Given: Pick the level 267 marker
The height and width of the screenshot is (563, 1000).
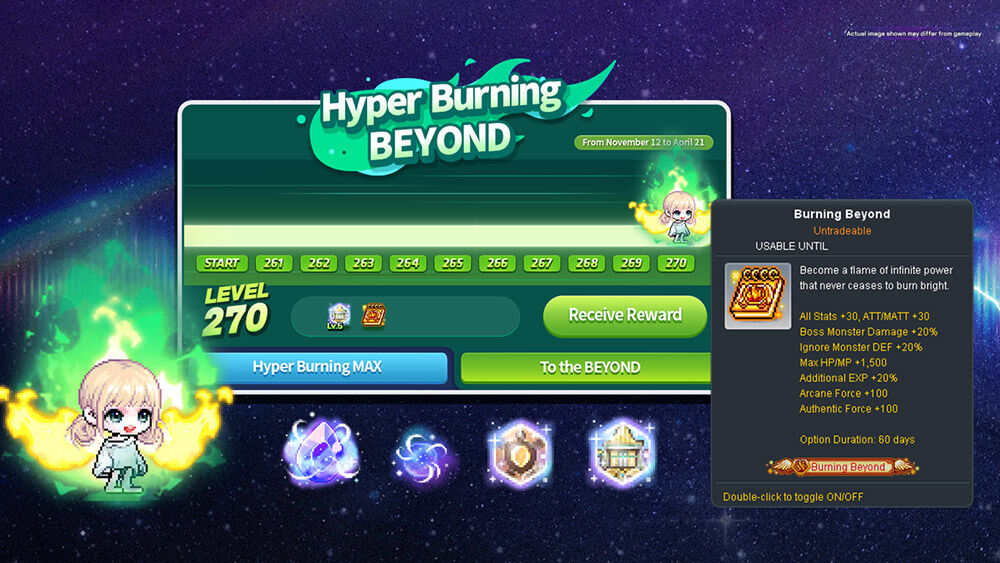Looking at the screenshot, I should click(x=542, y=264).
